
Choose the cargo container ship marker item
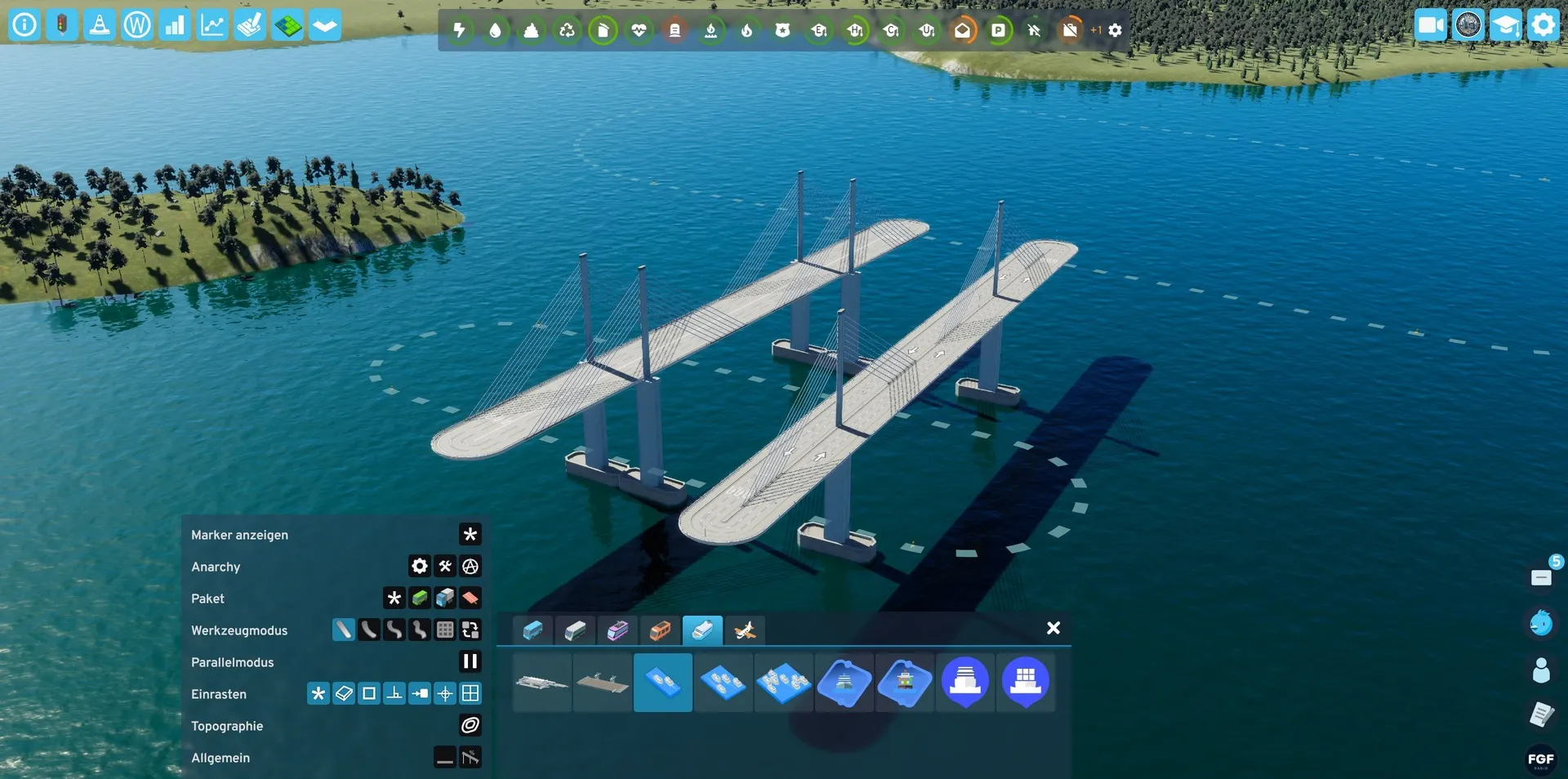[x=1026, y=681]
